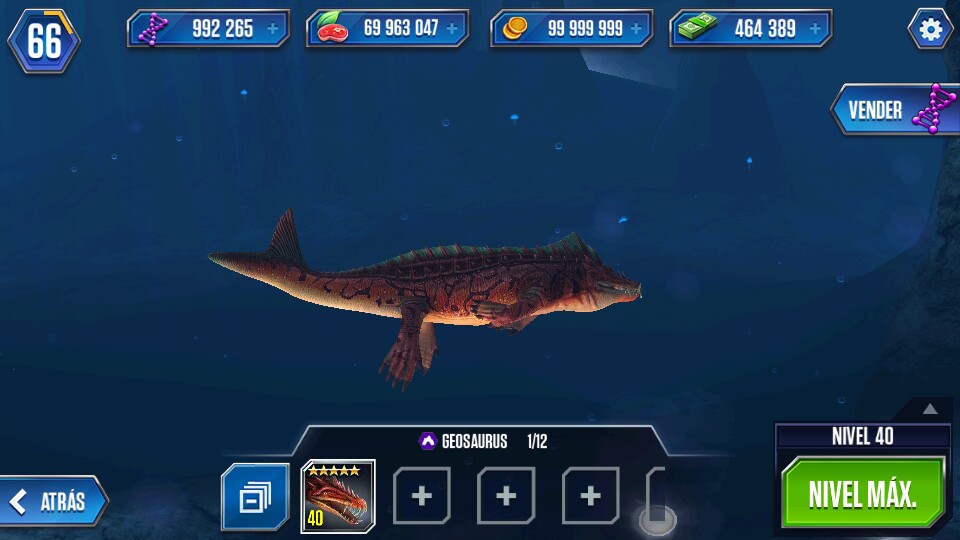Click the VENDER sell button
This screenshot has height=540, width=960.
click(x=892, y=110)
